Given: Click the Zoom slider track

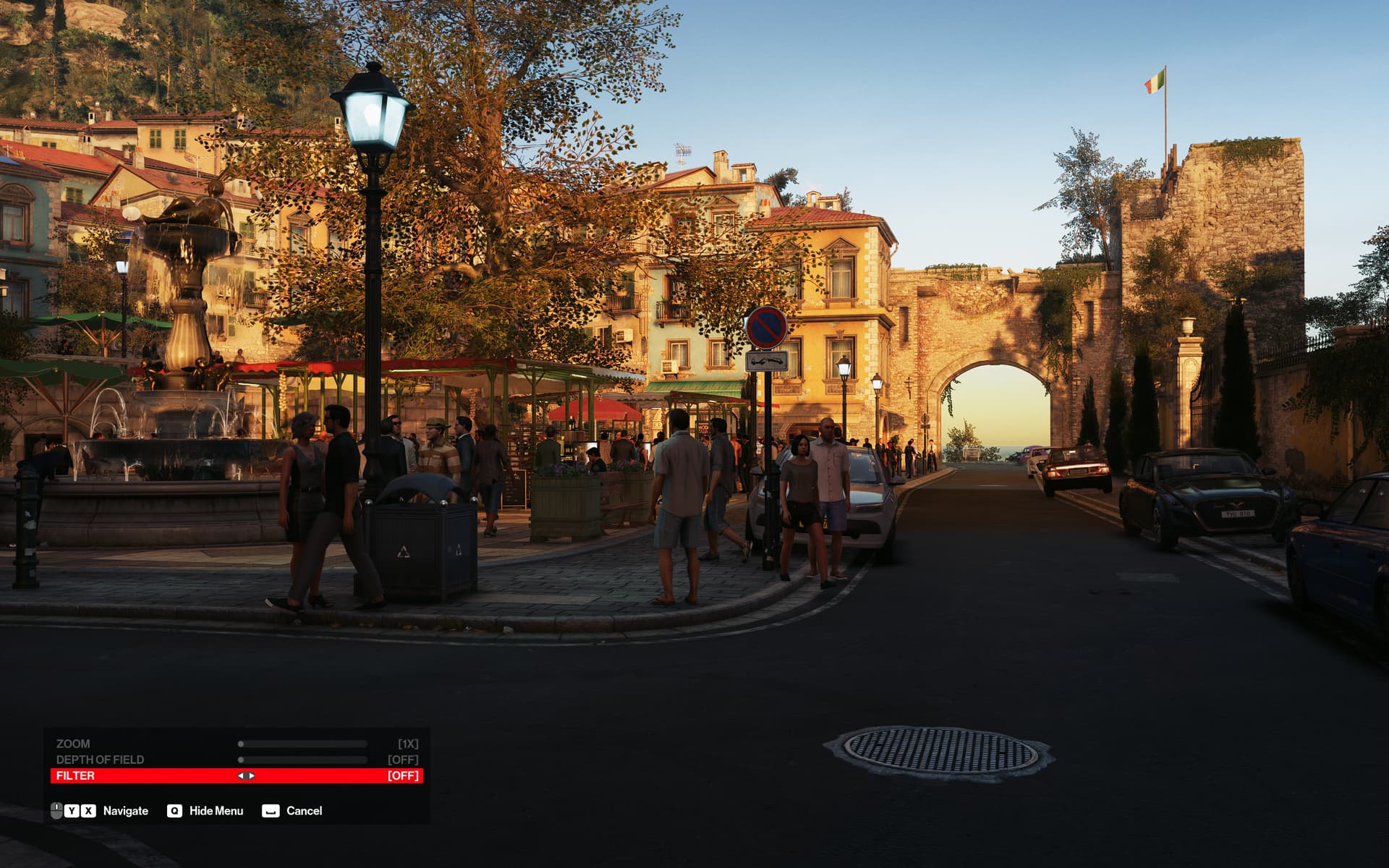Looking at the screenshot, I should (x=303, y=744).
